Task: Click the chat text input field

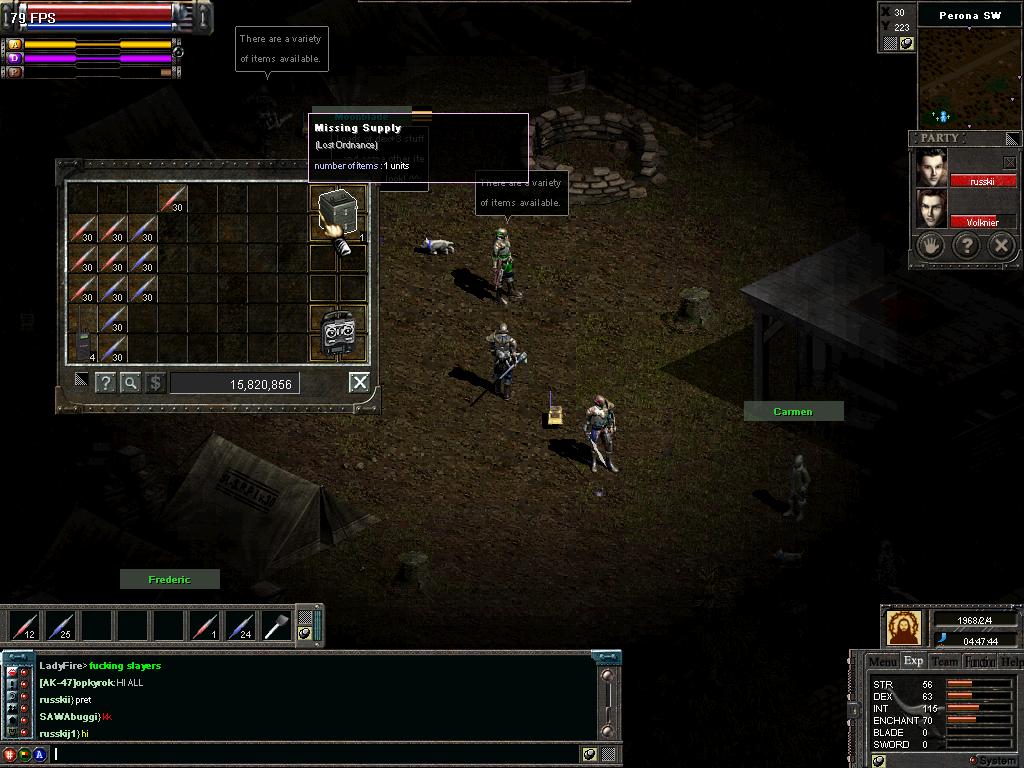Action: (x=315, y=754)
